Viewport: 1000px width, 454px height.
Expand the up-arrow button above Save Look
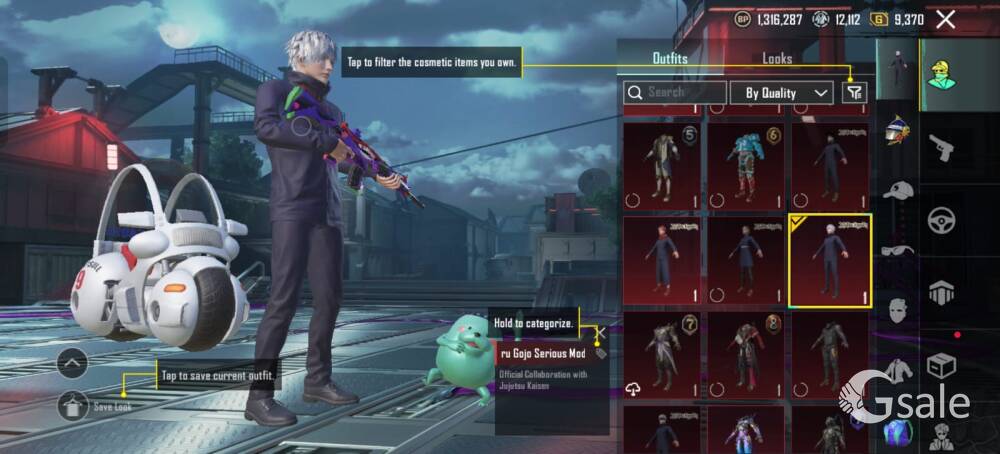(x=73, y=363)
